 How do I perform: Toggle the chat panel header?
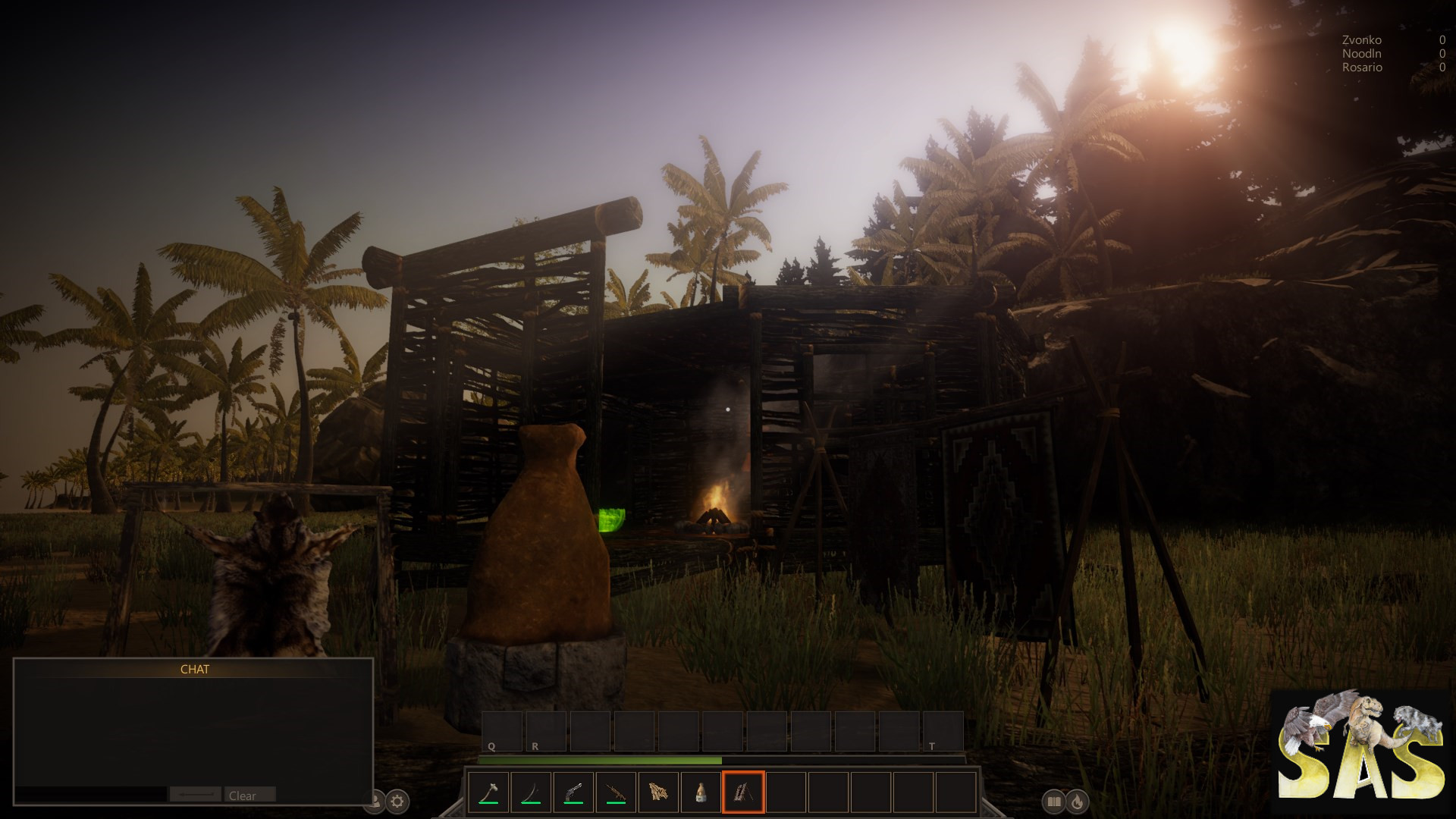(194, 670)
